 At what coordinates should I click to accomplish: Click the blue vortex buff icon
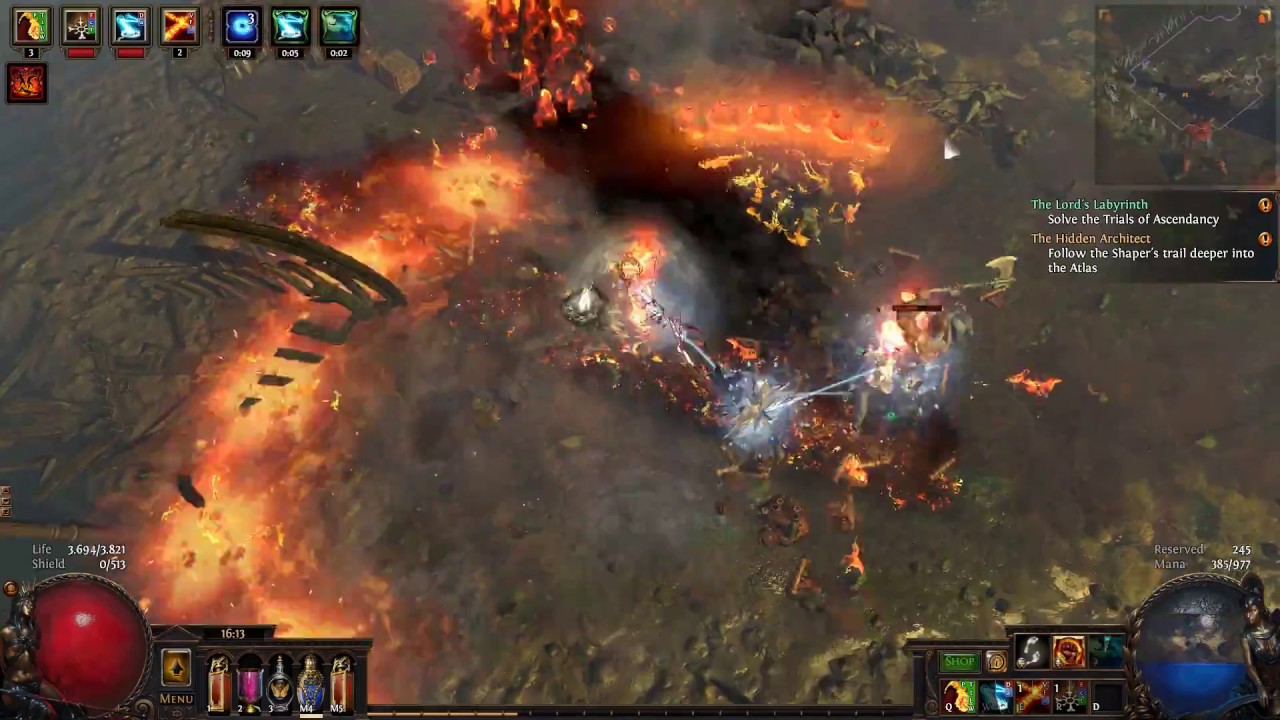(241, 27)
